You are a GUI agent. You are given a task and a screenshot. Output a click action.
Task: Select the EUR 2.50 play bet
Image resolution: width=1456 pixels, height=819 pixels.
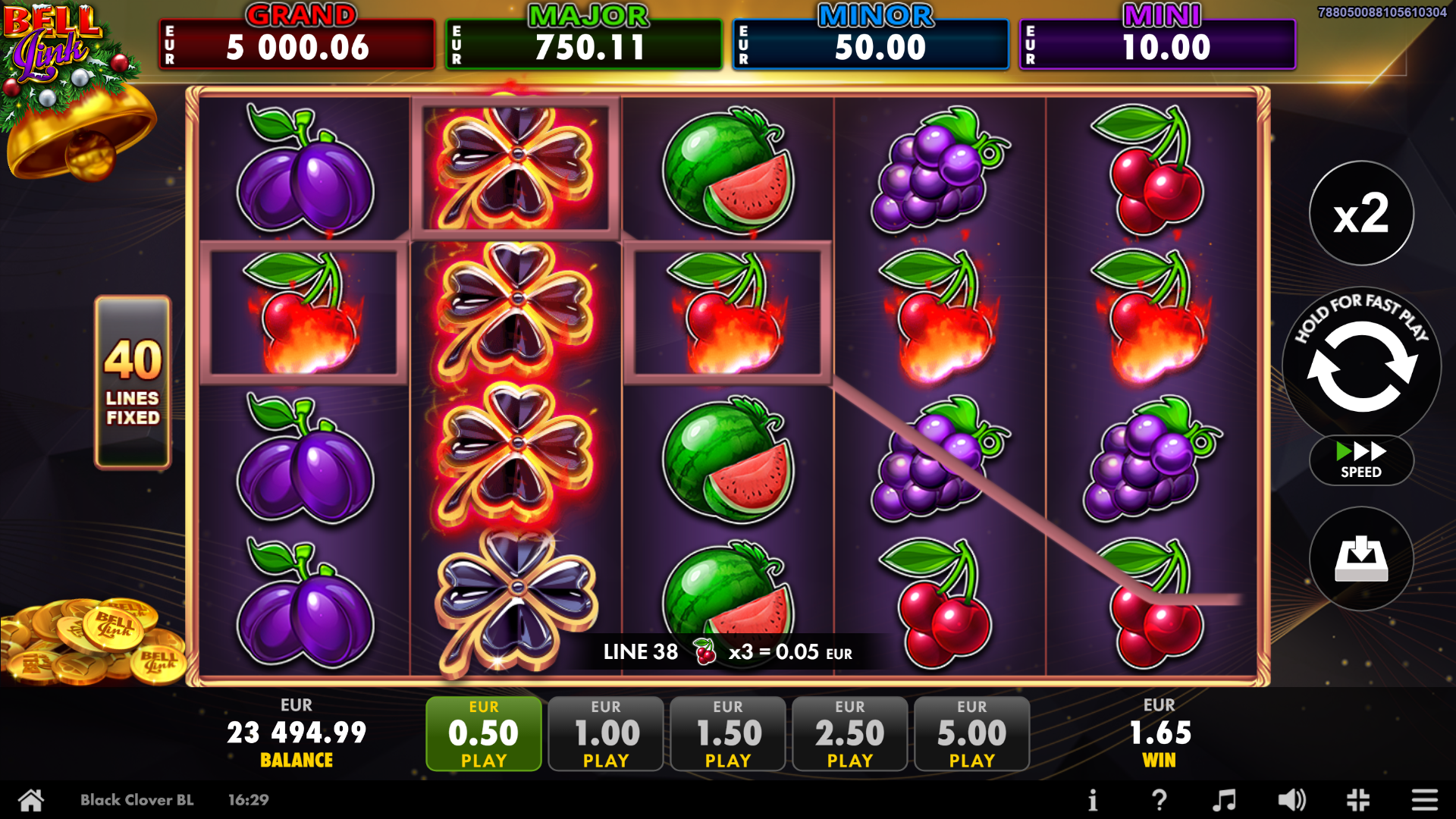[x=849, y=733]
